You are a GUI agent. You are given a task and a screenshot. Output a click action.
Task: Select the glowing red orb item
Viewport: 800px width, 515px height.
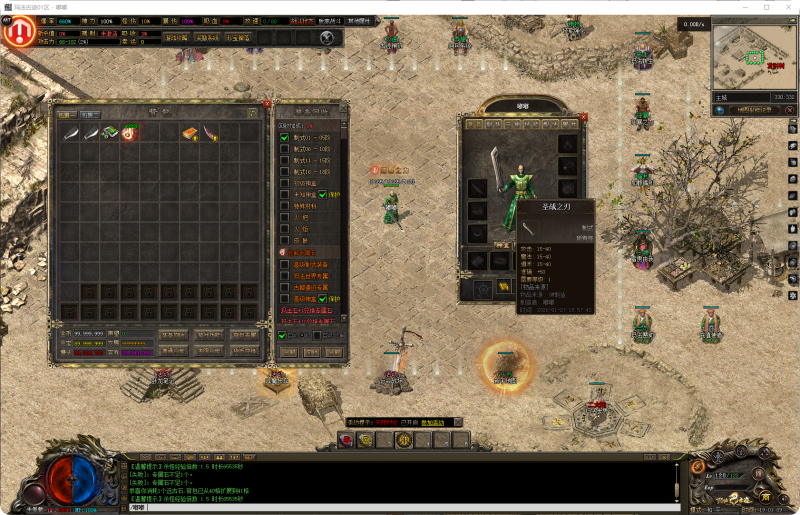(x=129, y=132)
